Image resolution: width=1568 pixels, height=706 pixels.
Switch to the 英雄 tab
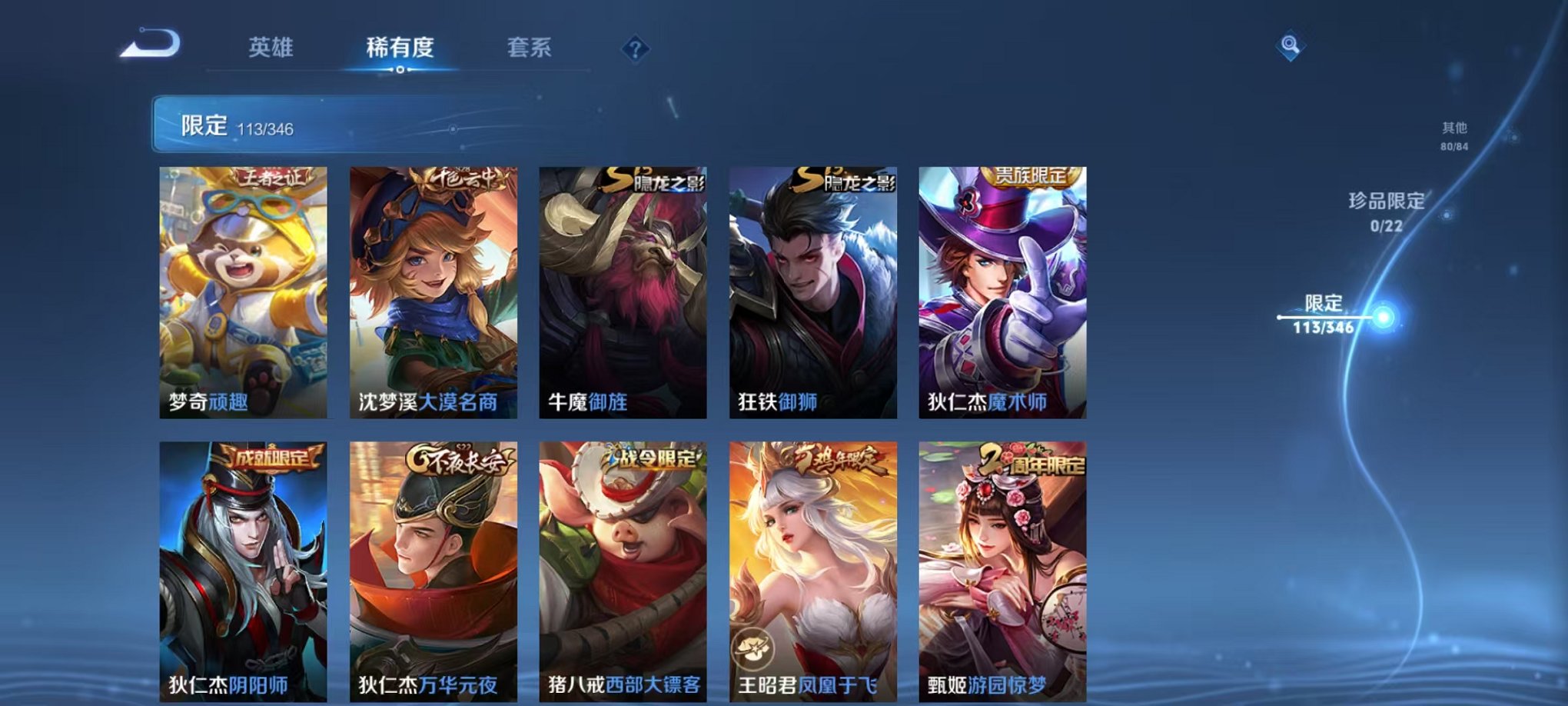pyautogui.click(x=273, y=46)
